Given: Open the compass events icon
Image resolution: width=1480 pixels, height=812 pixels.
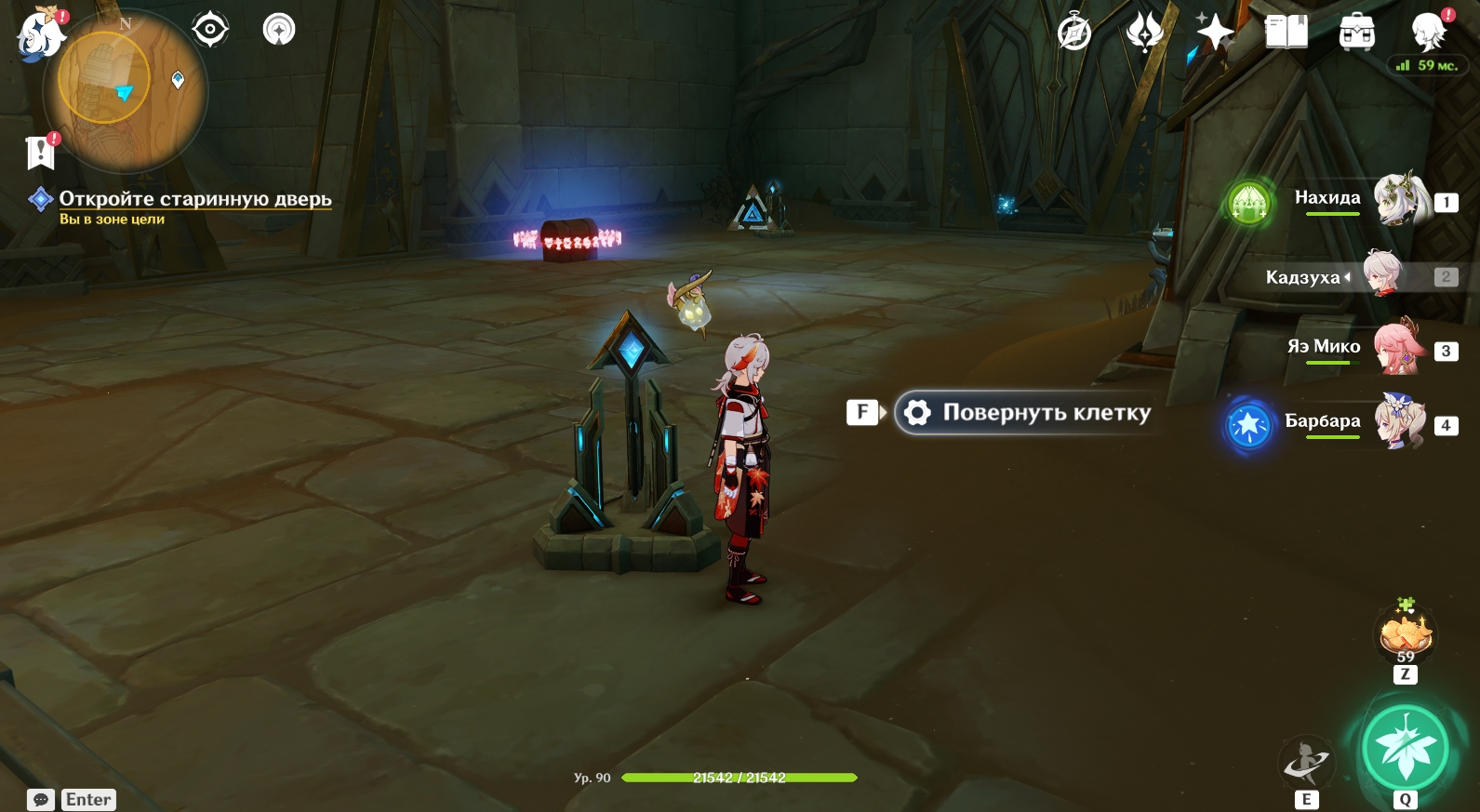Looking at the screenshot, I should 1074,33.
